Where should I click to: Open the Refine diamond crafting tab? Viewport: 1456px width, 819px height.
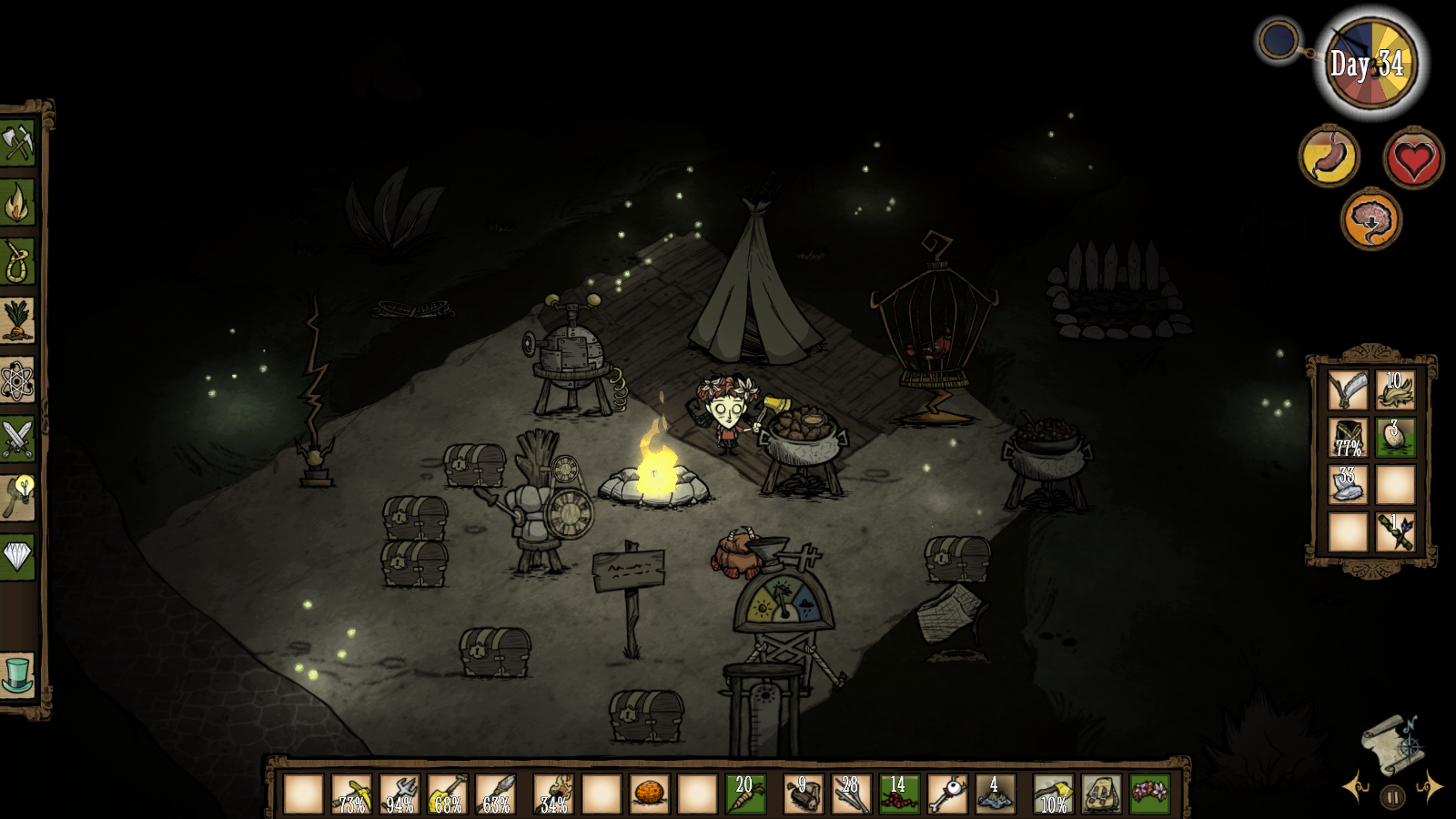[17, 555]
